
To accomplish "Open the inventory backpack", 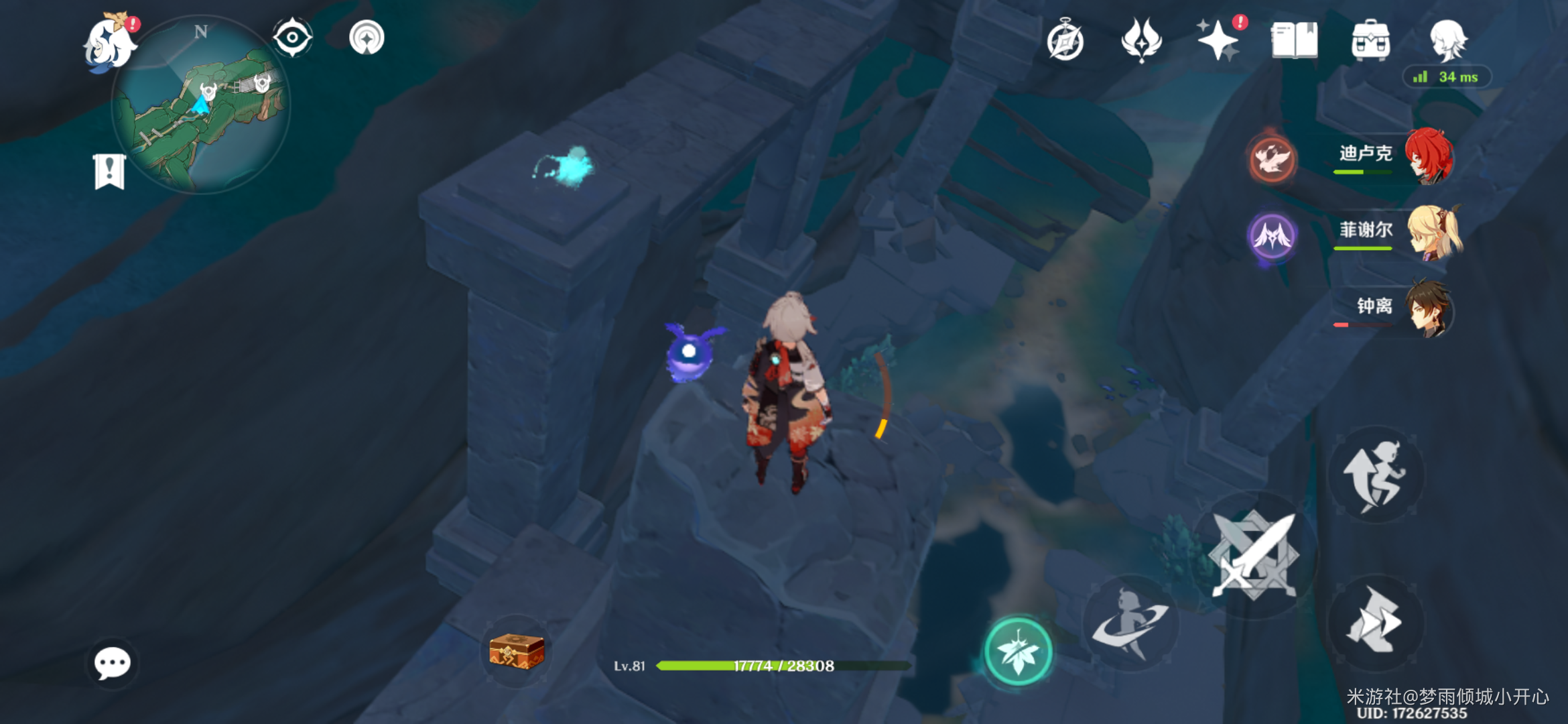I will point(1370,40).
